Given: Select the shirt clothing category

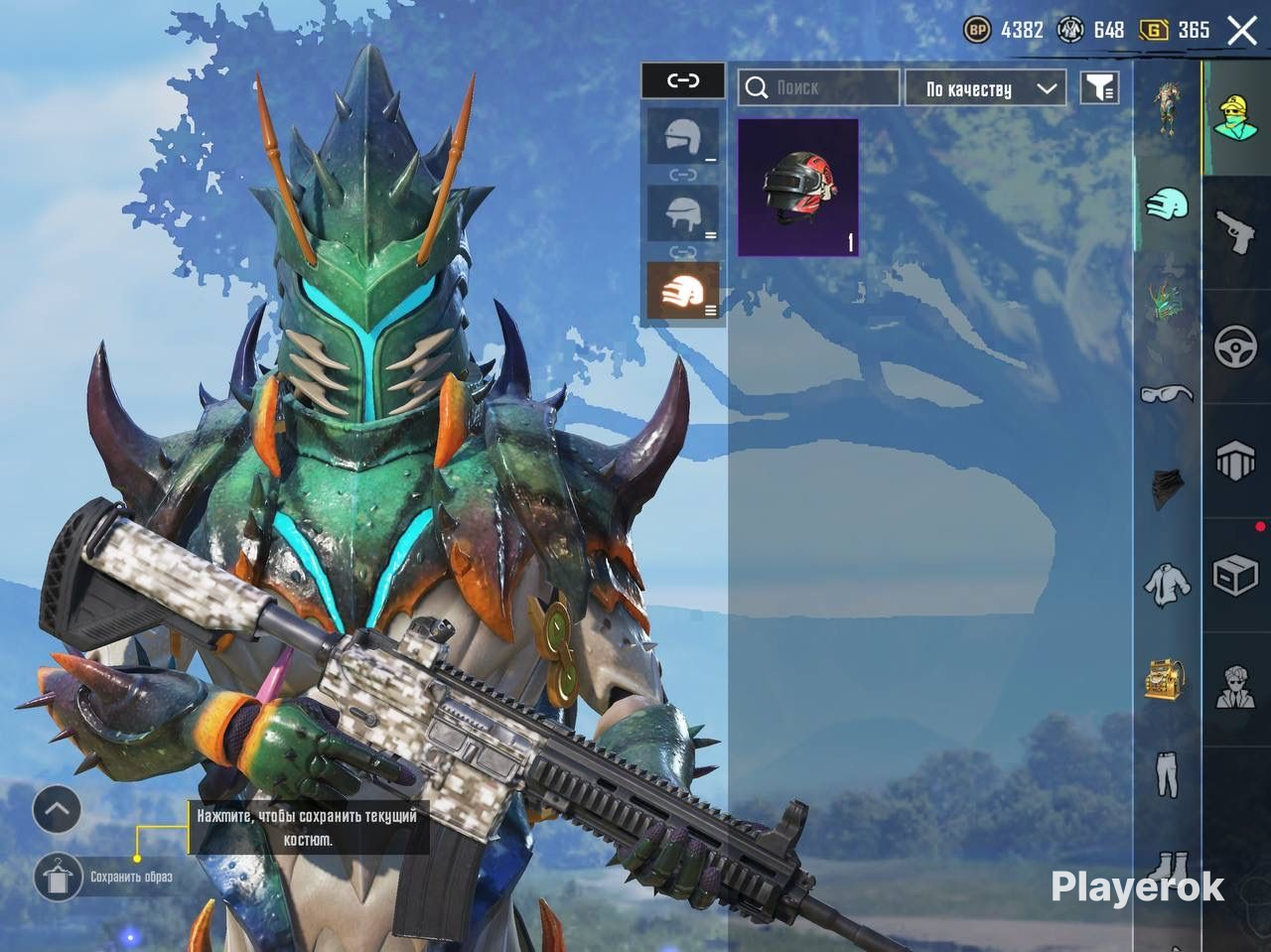Looking at the screenshot, I should pos(1167,584).
